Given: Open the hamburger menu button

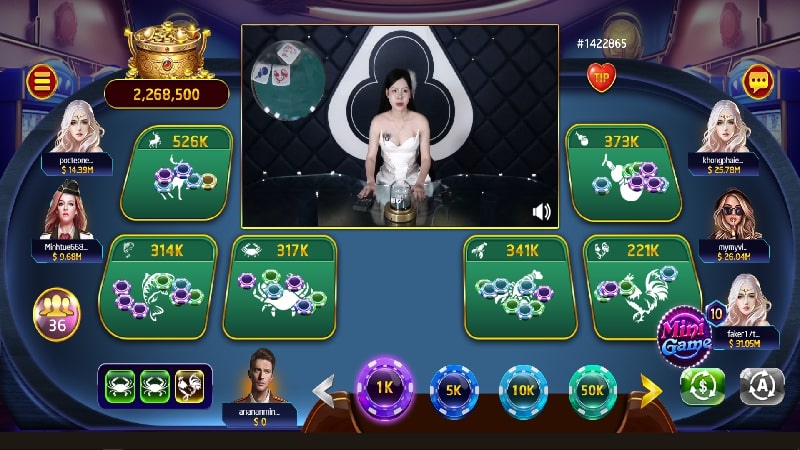Looking at the screenshot, I should coord(41,81).
